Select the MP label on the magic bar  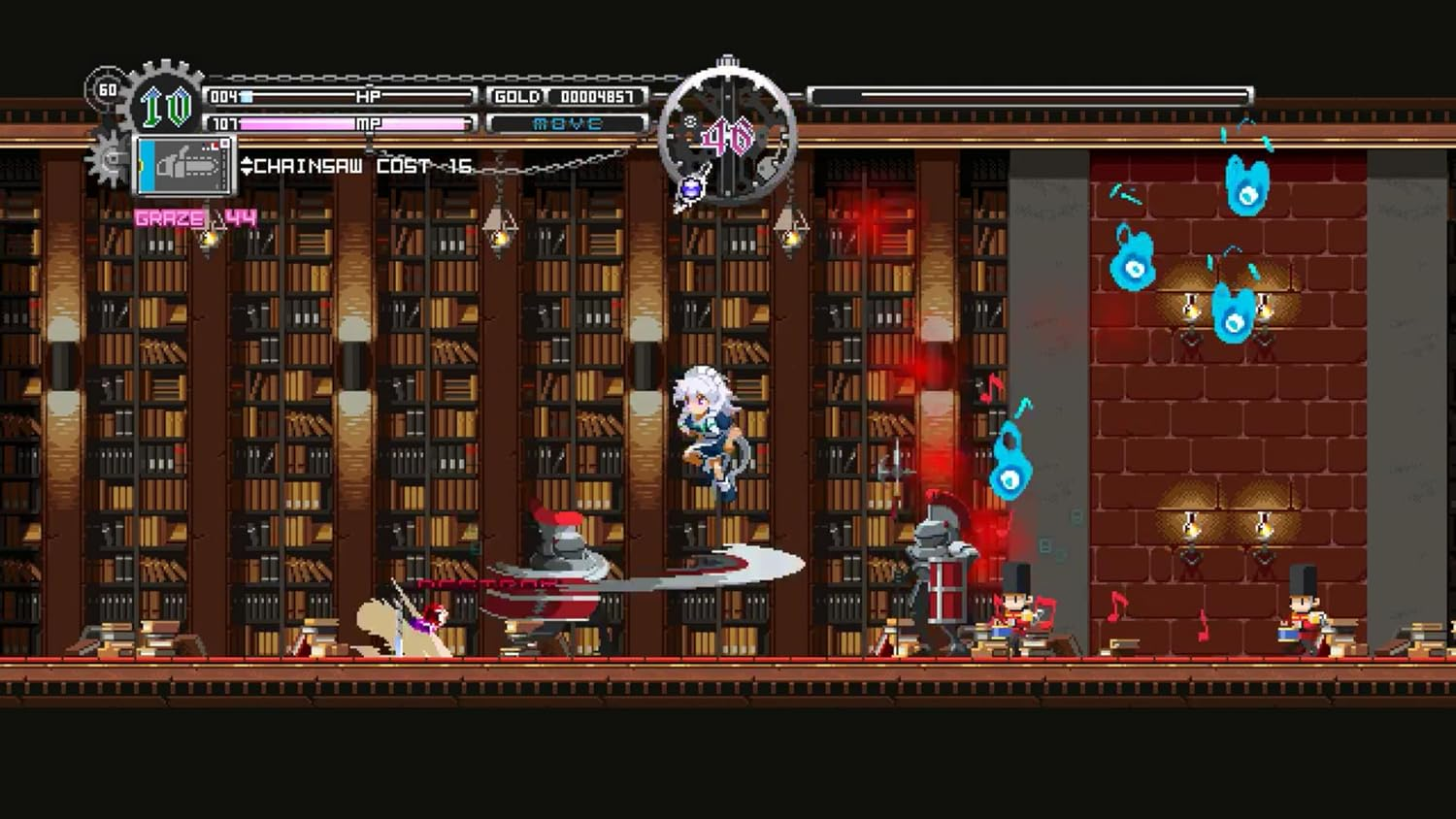pos(370,123)
